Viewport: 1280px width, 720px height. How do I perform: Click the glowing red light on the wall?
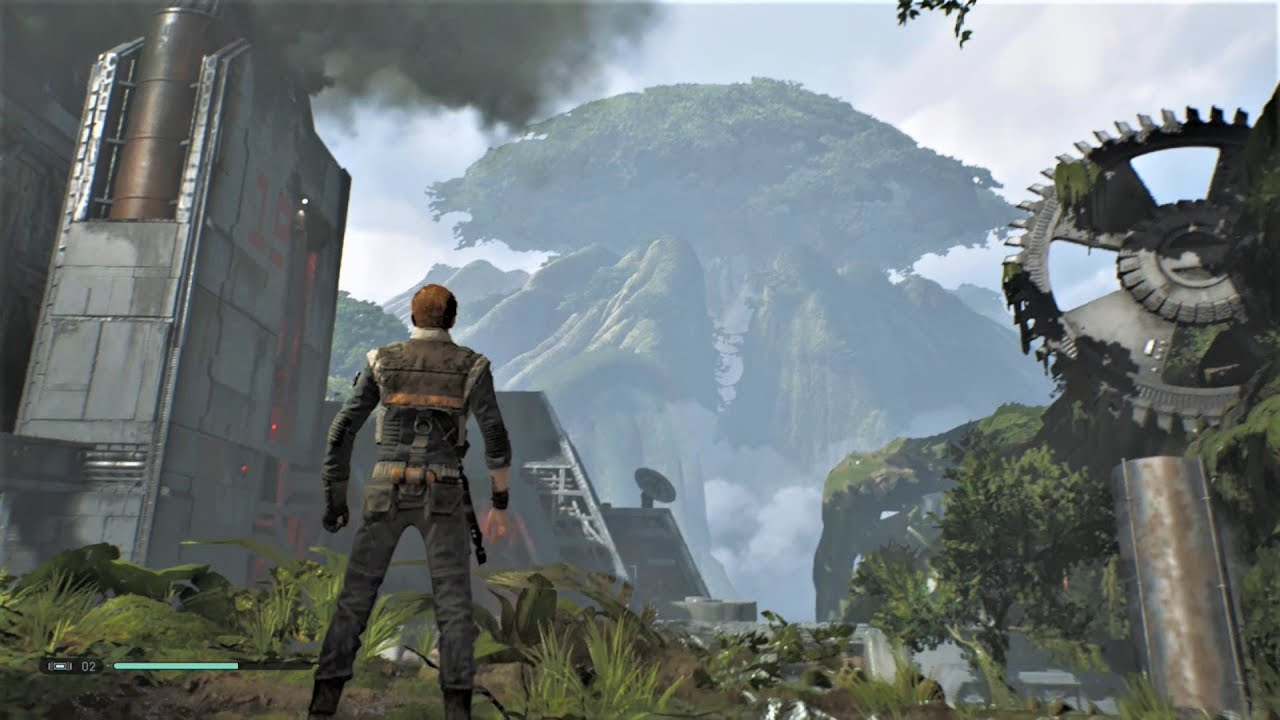click(x=274, y=427)
